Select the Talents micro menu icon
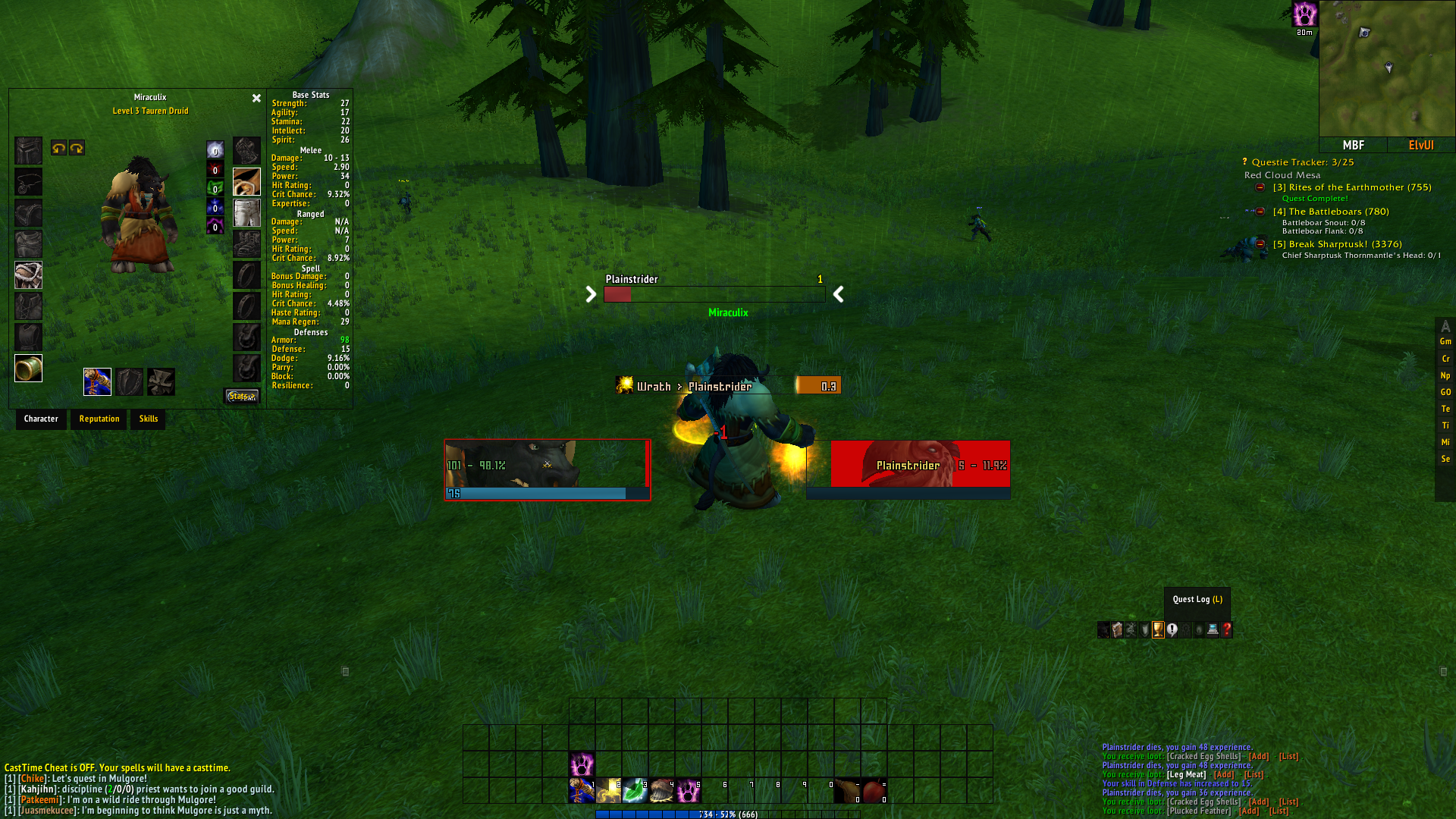Image resolution: width=1456 pixels, height=819 pixels. pyautogui.click(x=1130, y=630)
